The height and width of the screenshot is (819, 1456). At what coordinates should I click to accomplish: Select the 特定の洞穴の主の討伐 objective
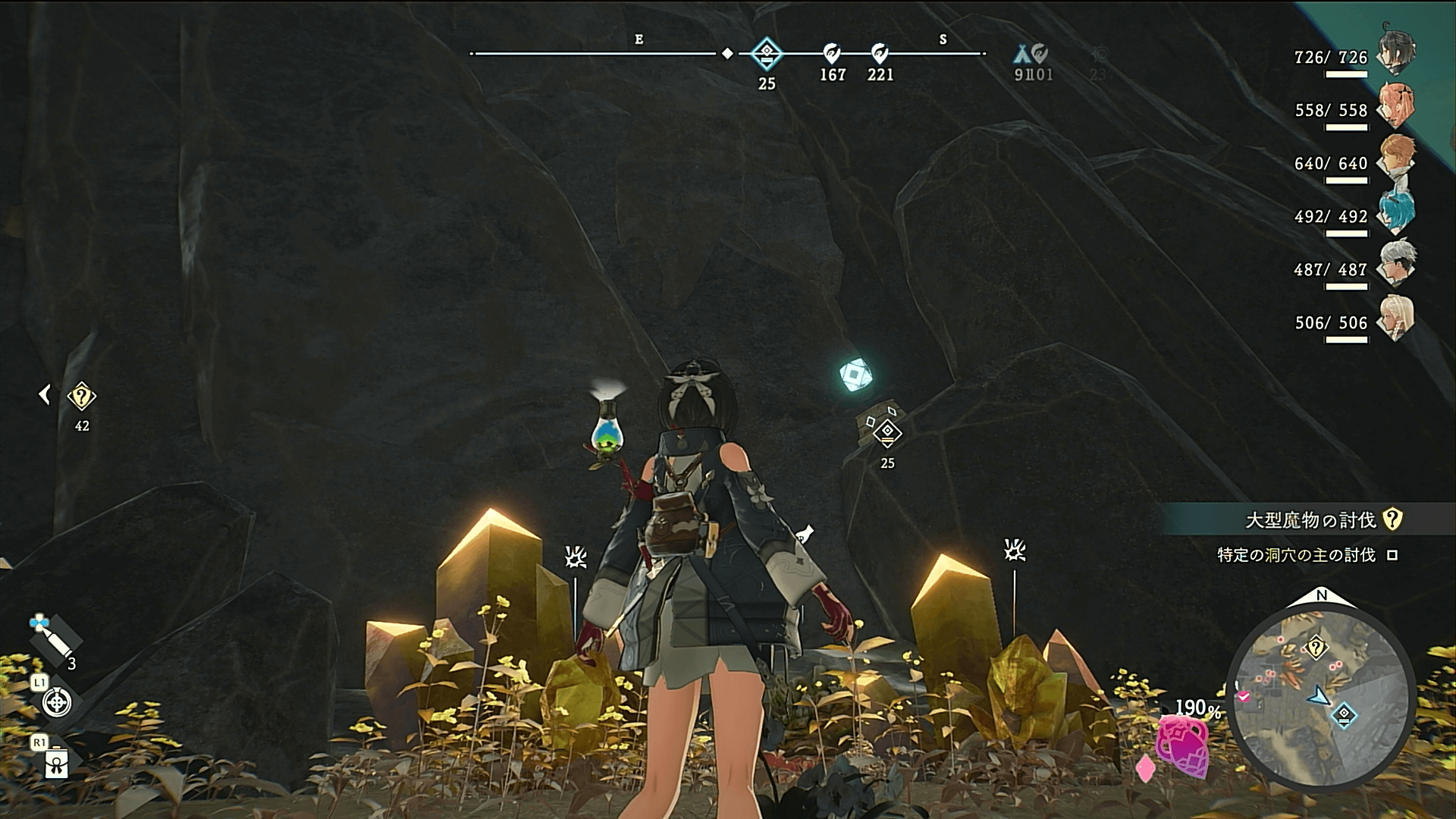tap(1296, 555)
